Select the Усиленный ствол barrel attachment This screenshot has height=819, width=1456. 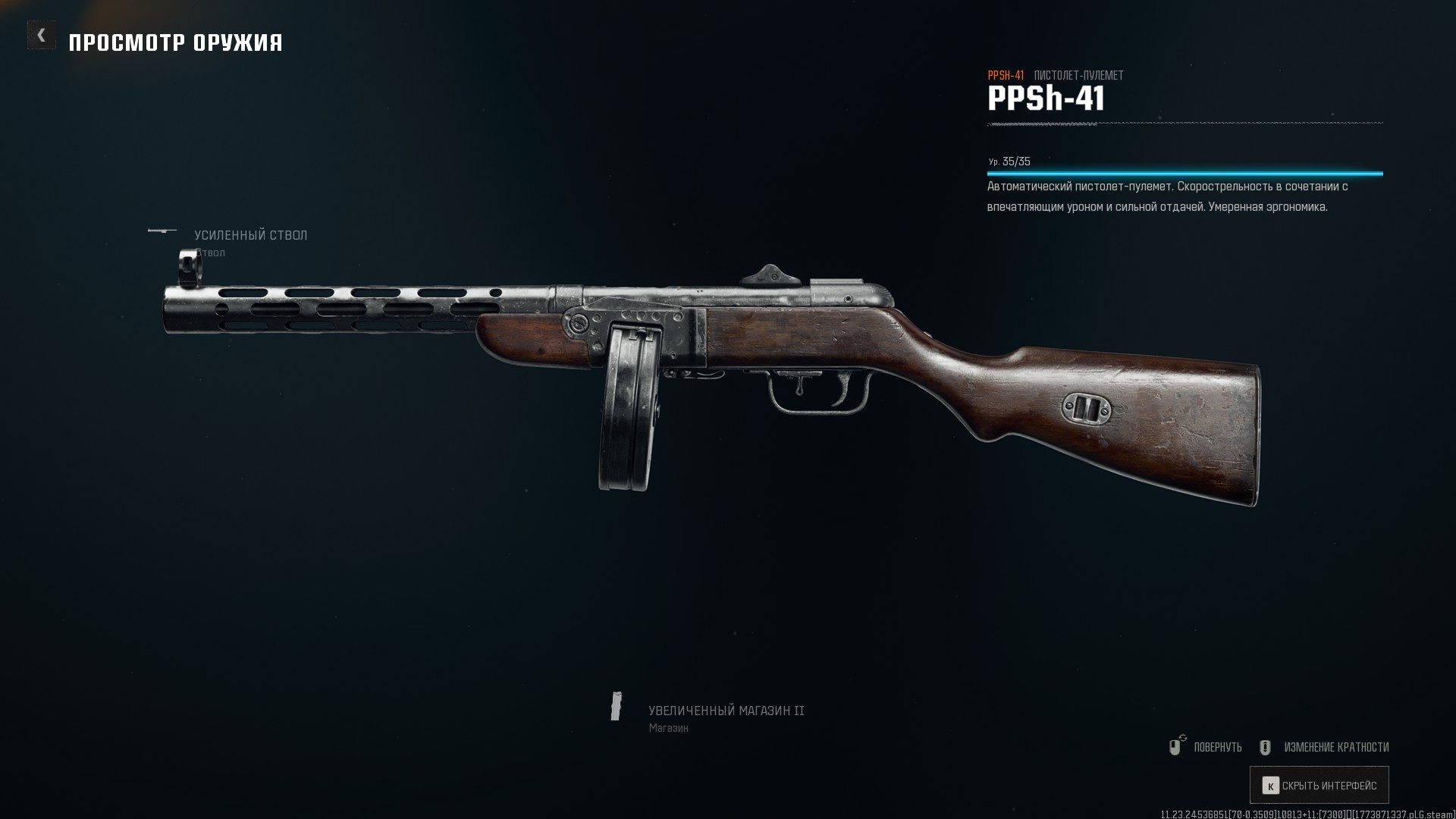point(250,236)
